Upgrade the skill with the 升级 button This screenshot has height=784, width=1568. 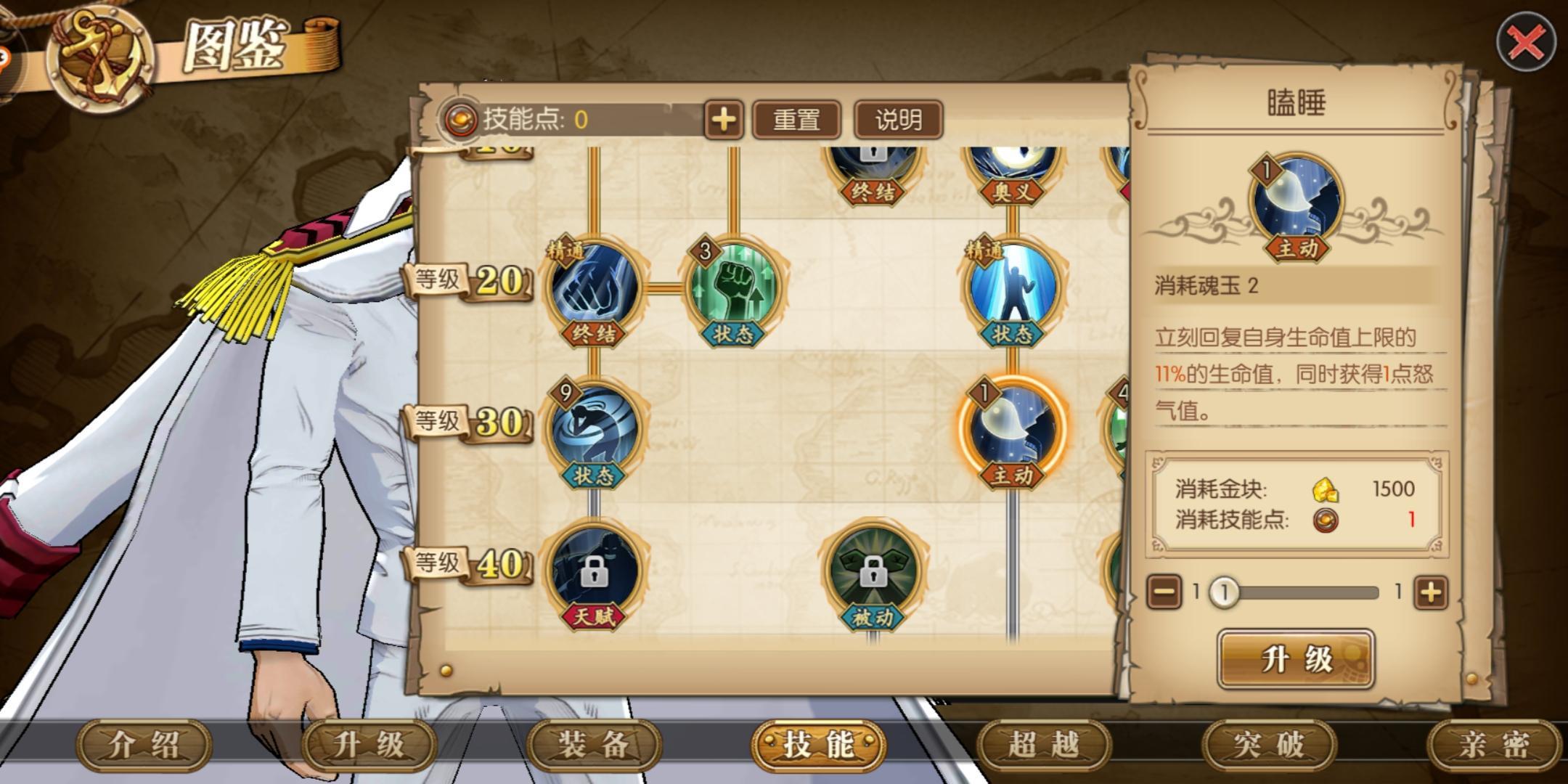click(x=1296, y=659)
